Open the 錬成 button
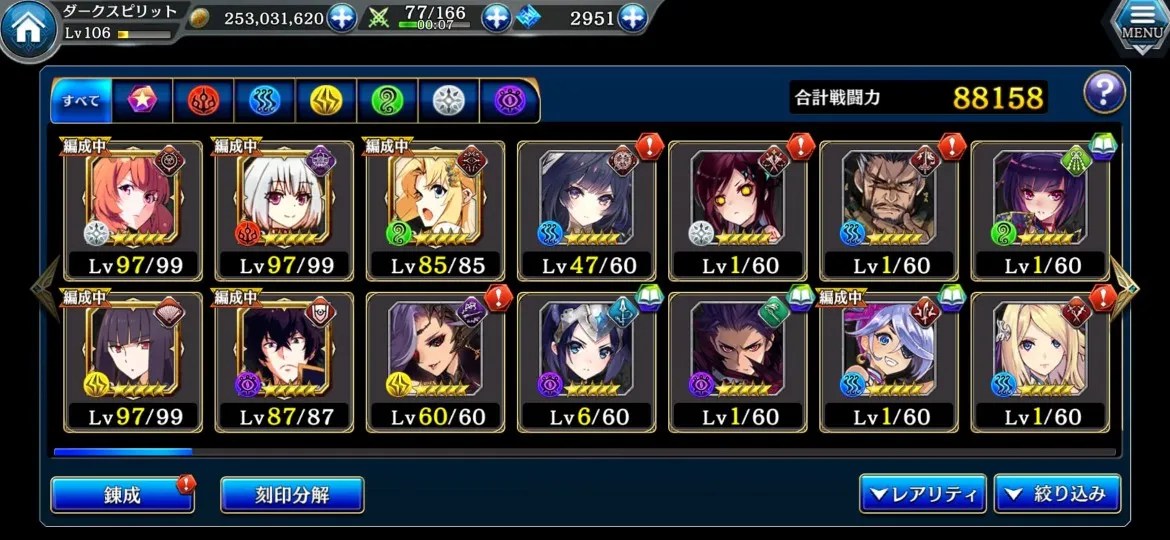 pos(122,494)
